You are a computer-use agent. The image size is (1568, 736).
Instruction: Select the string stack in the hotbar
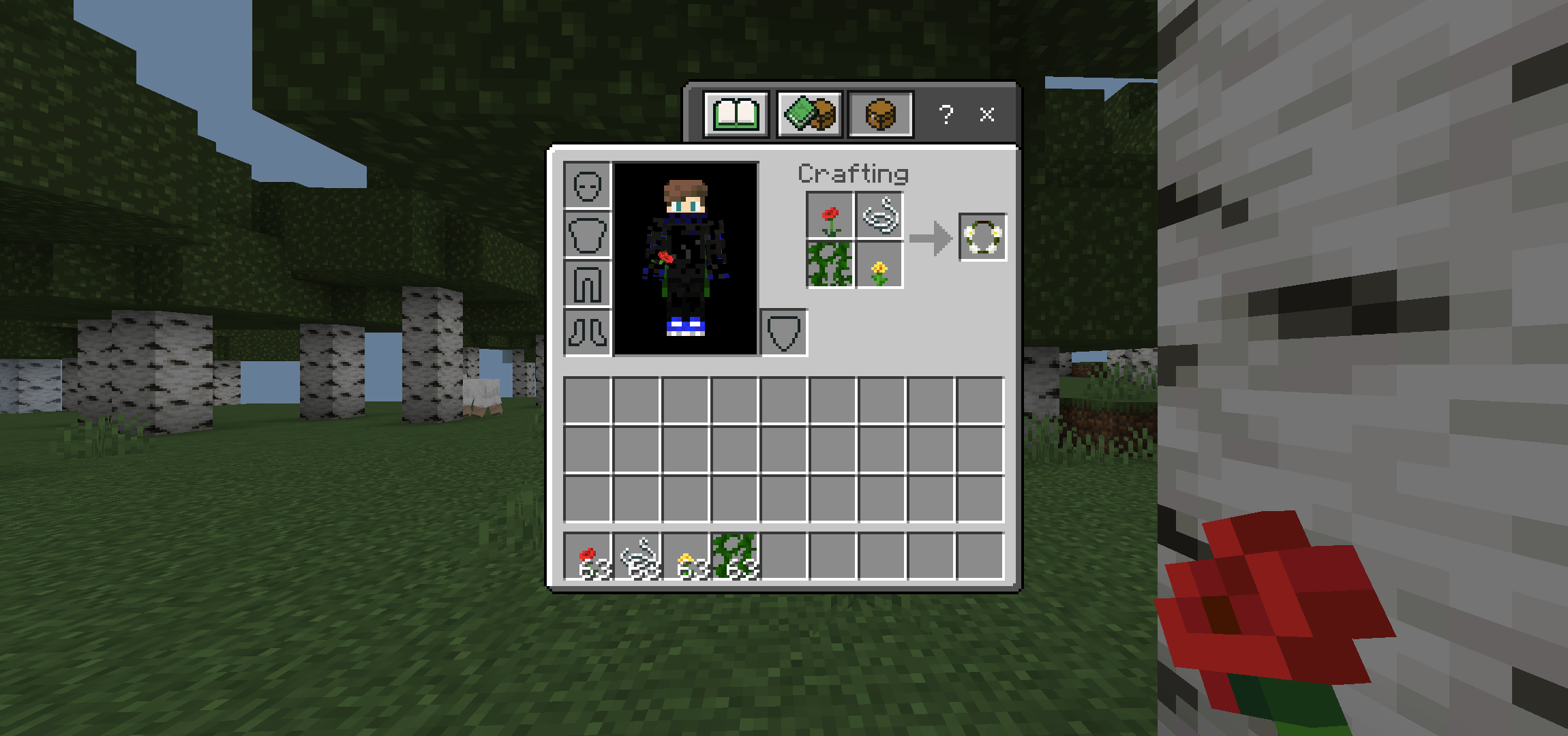click(x=637, y=557)
